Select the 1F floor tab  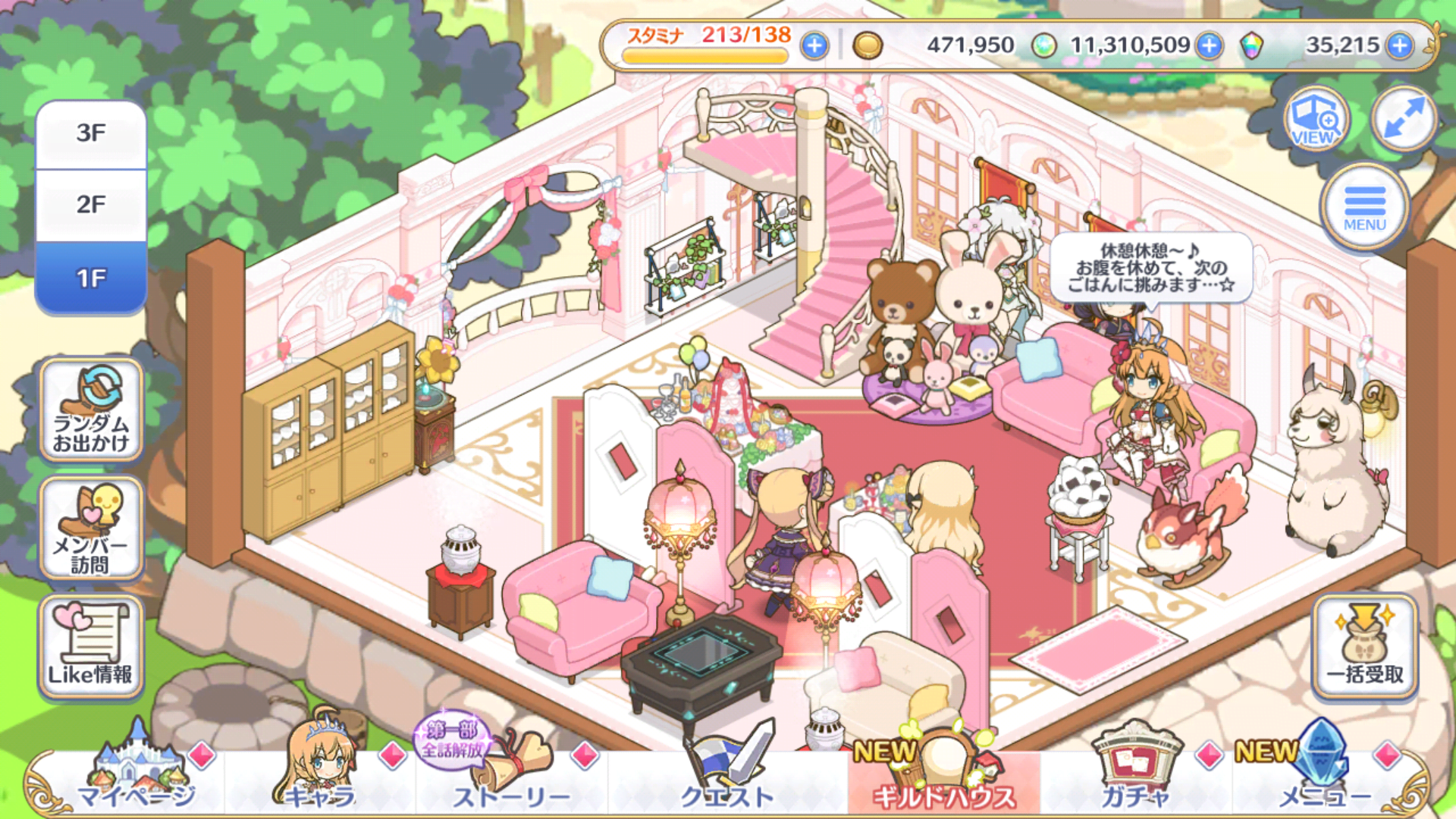[x=91, y=278]
